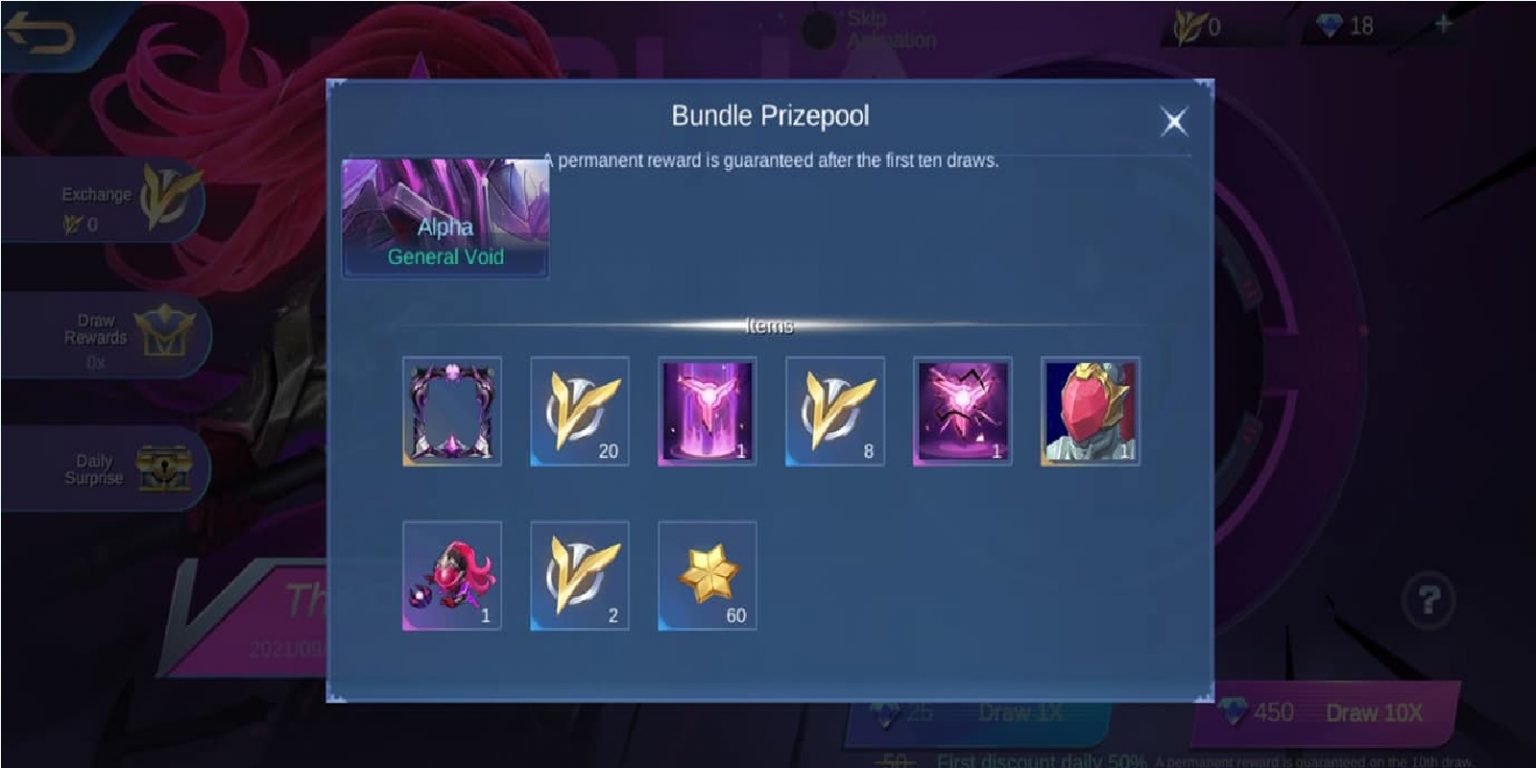This screenshot has width=1536, height=768.
Task: Select the 2 ticket prize tile
Action: 578,576
